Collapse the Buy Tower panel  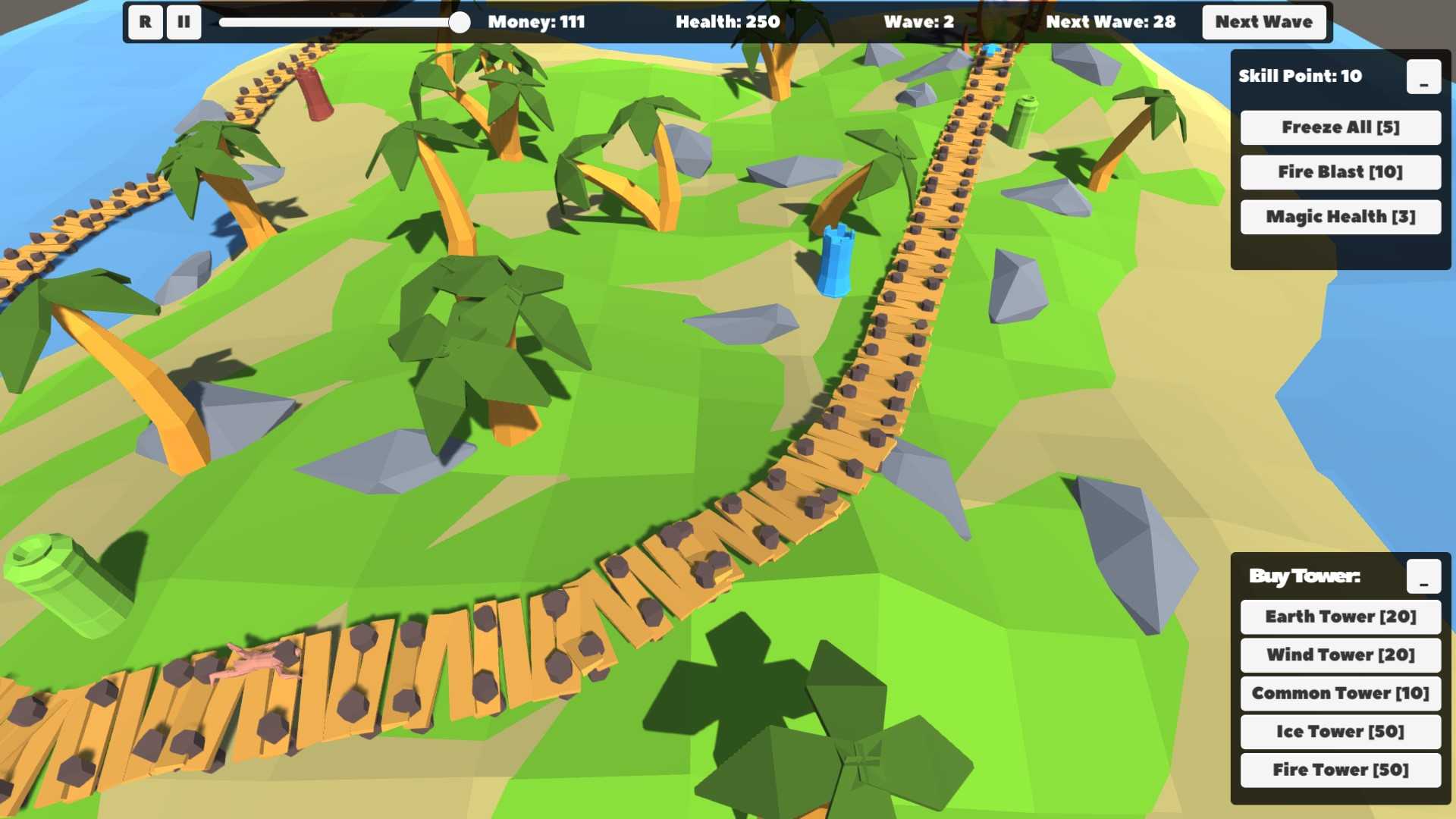coord(1423,576)
